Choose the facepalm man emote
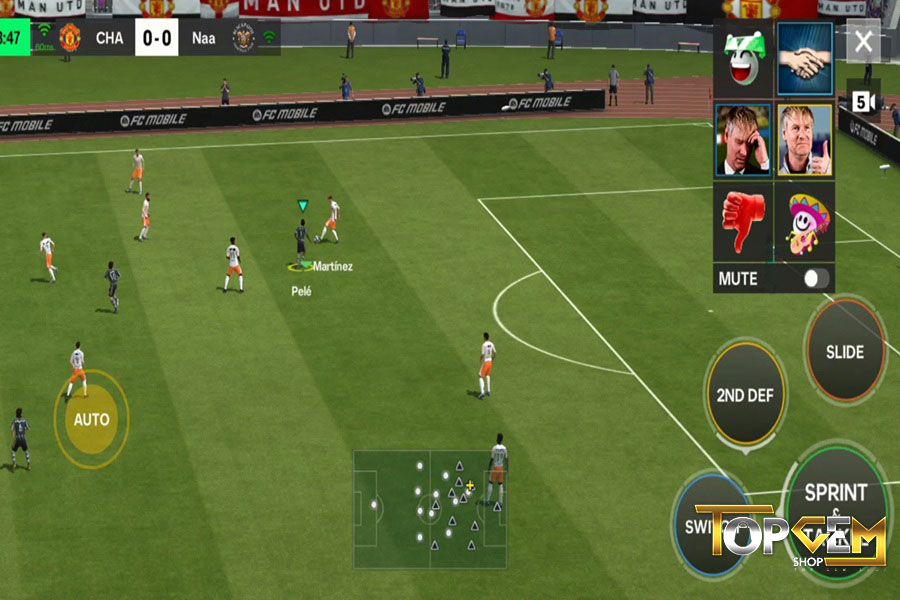 pyautogui.click(x=742, y=139)
